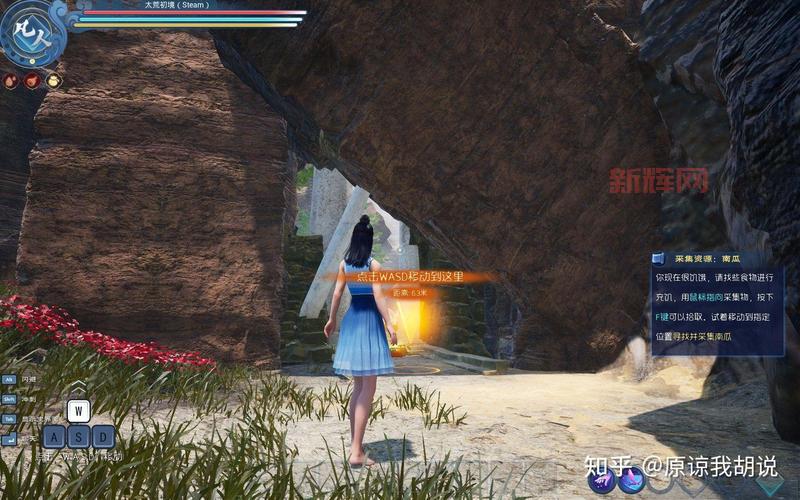Open the yellow pouch status icon
800x500 pixels.
[53, 81]
